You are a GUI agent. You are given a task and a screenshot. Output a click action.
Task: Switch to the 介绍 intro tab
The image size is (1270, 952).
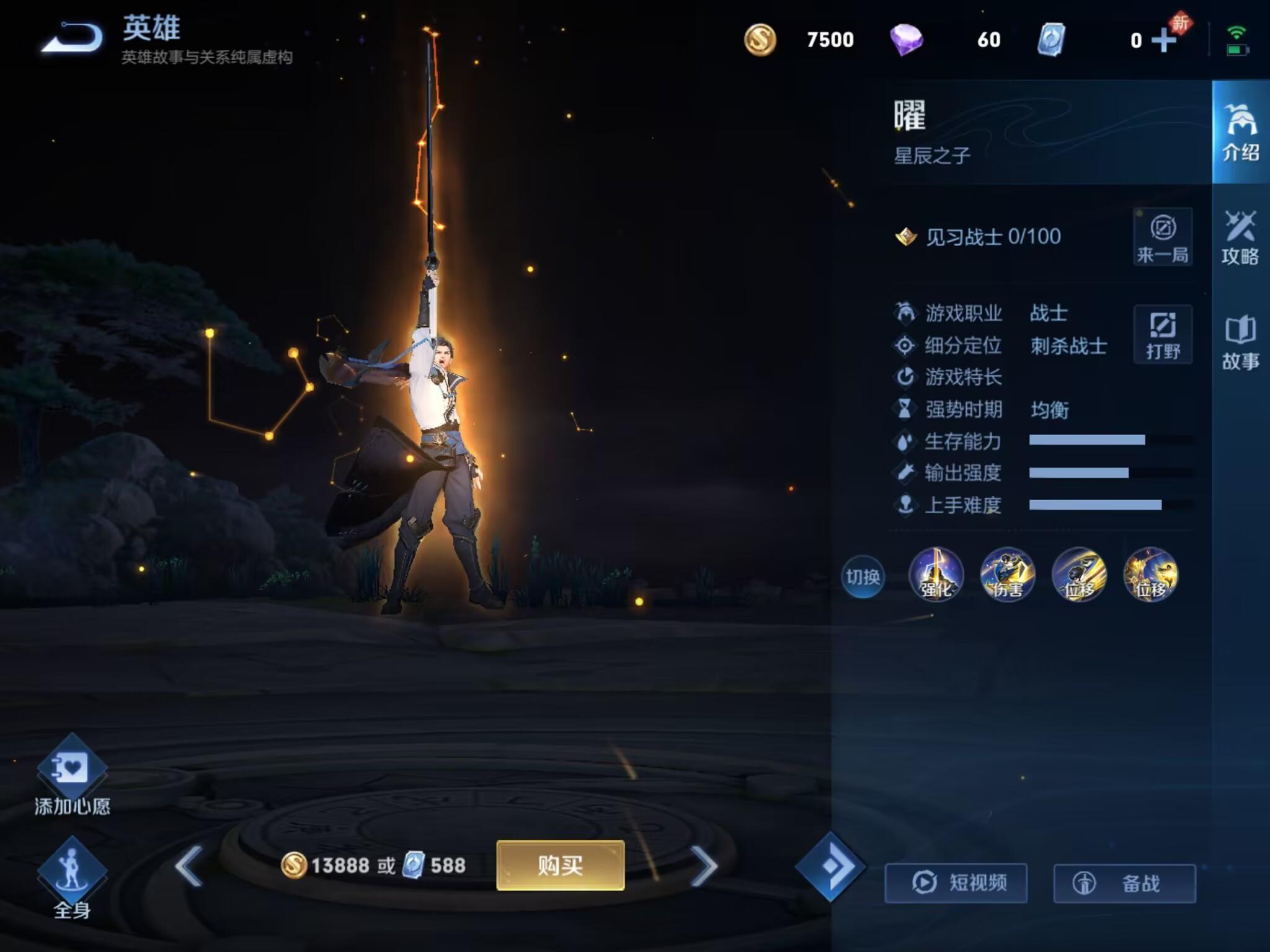coord(1240,133)
